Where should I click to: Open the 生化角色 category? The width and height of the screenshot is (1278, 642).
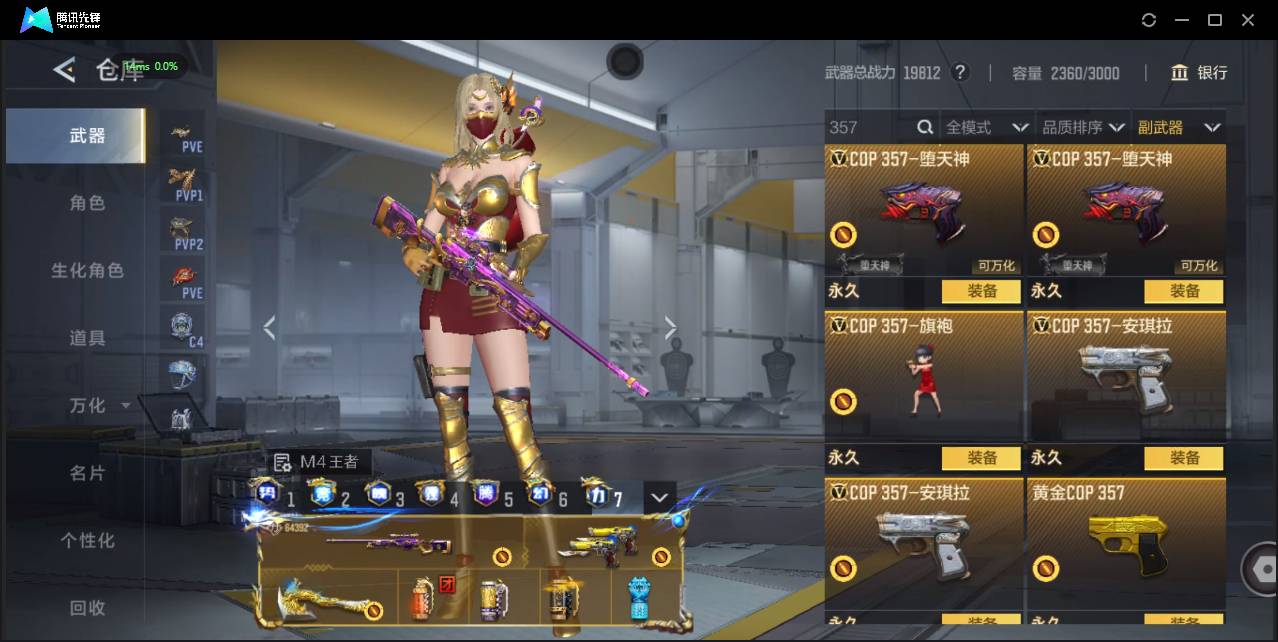point(87,271)
